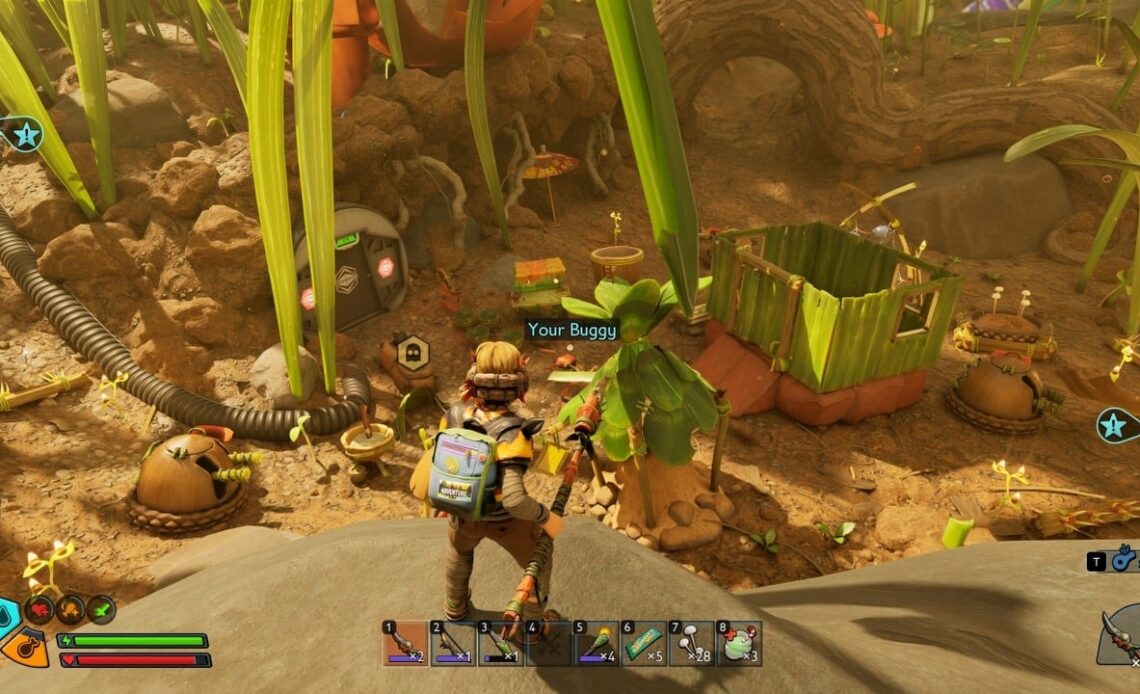Select the star quest marker on right edge
1140x694 pixels.
coord(1116,426)
